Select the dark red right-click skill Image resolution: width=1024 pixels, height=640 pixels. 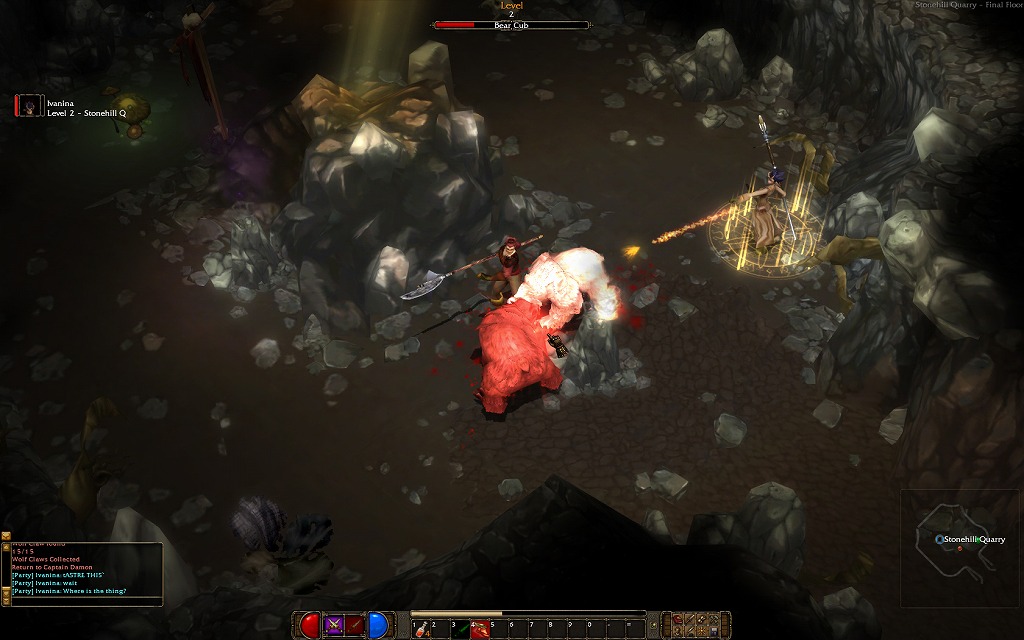(355, 626)
